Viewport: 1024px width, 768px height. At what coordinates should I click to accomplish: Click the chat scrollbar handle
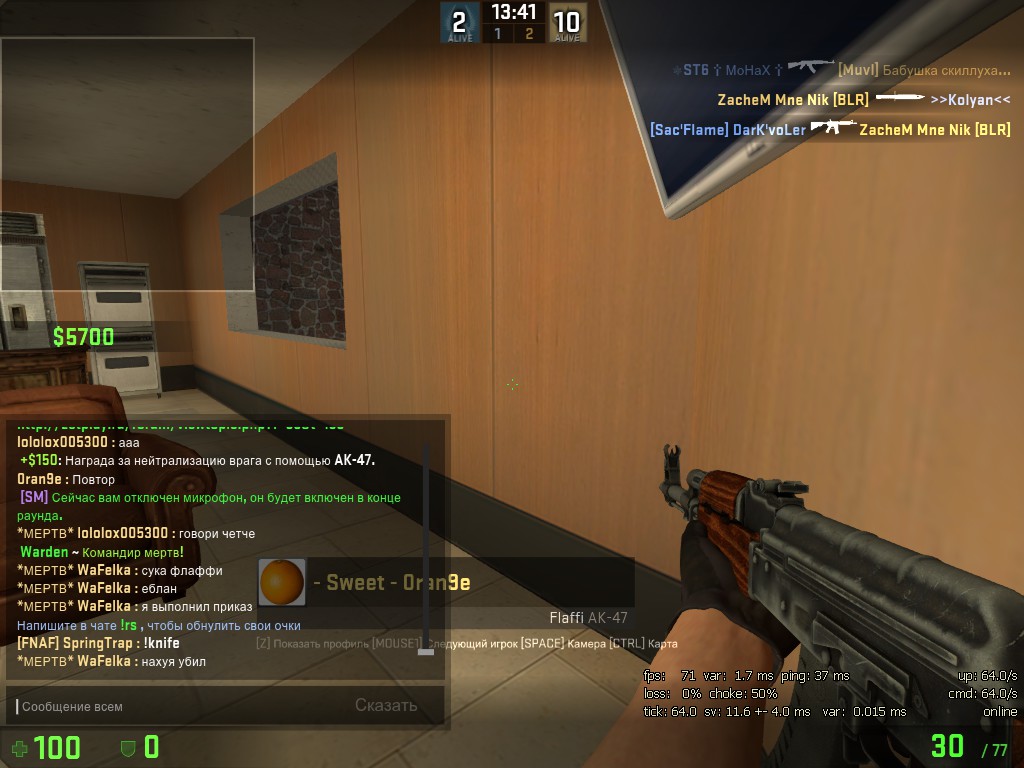(x=426, y=651)
